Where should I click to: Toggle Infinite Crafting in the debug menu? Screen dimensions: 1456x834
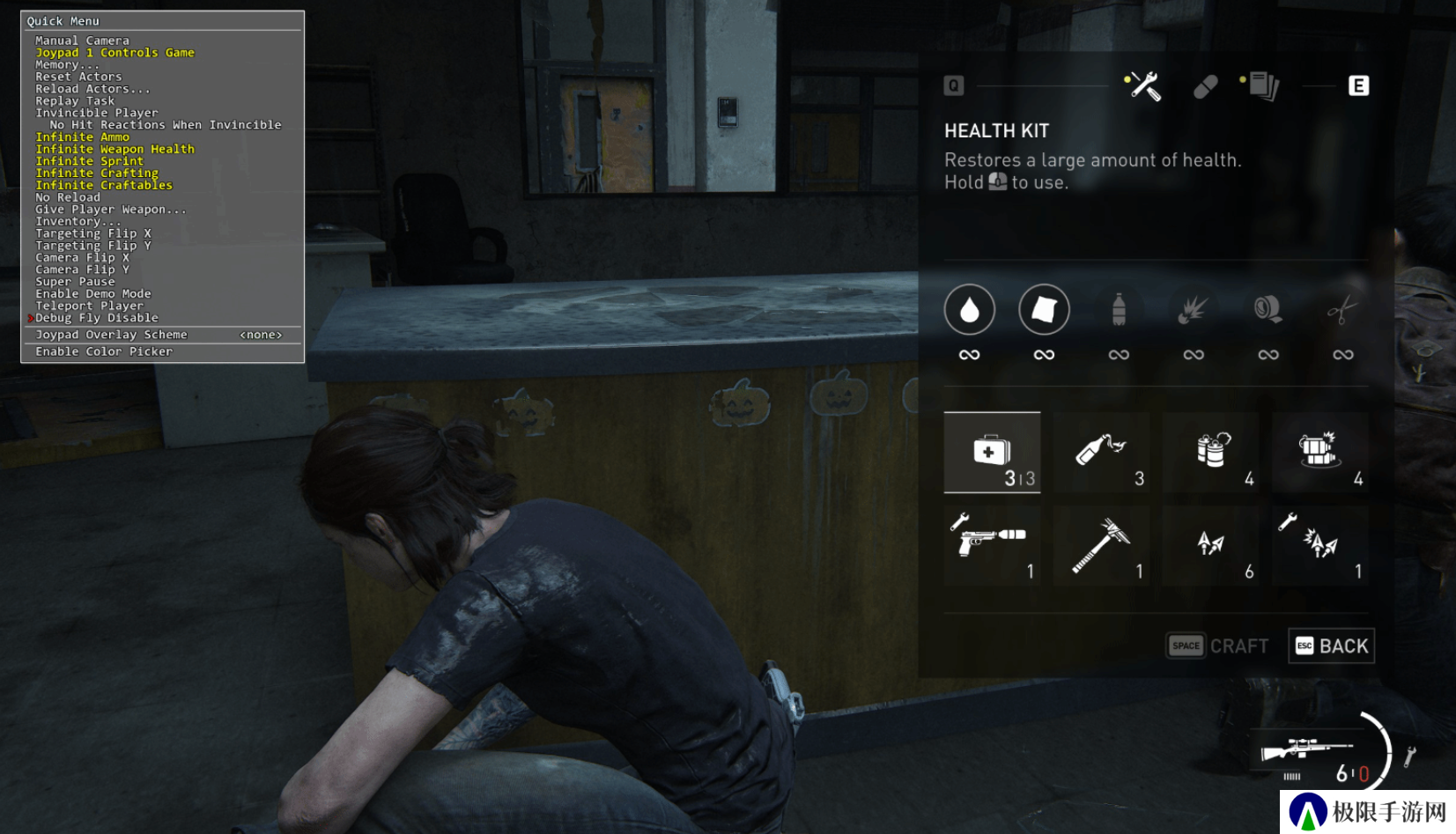click(x=97, y=173)
